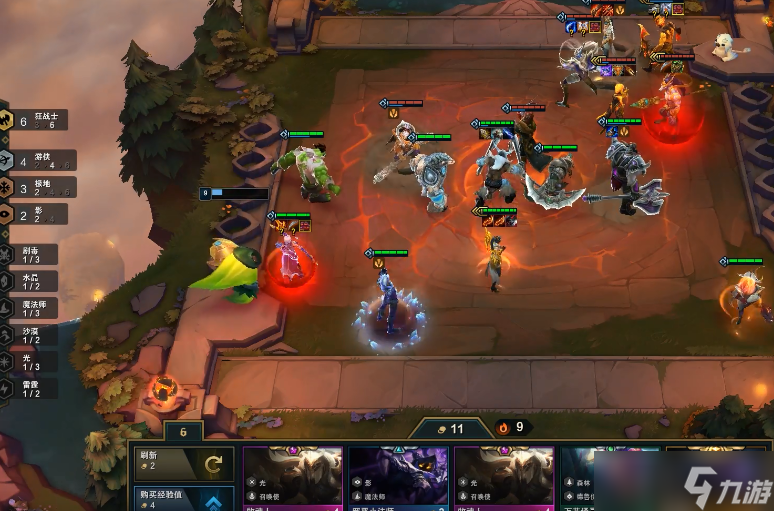Open the 游侠 trait entry
The image size is (774, 511).
pos(36,160)
